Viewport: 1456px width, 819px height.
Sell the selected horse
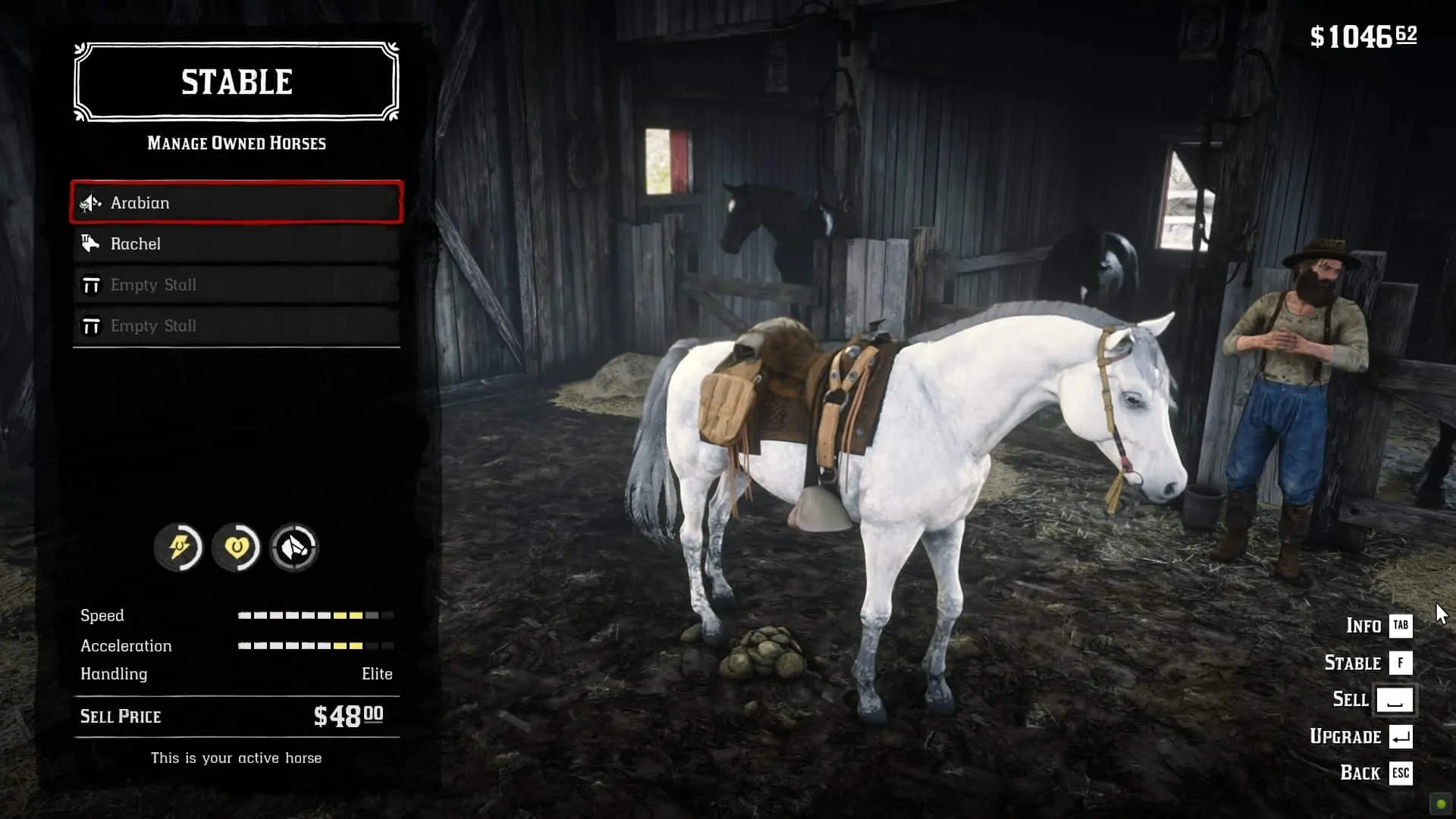pos(1372,699)
